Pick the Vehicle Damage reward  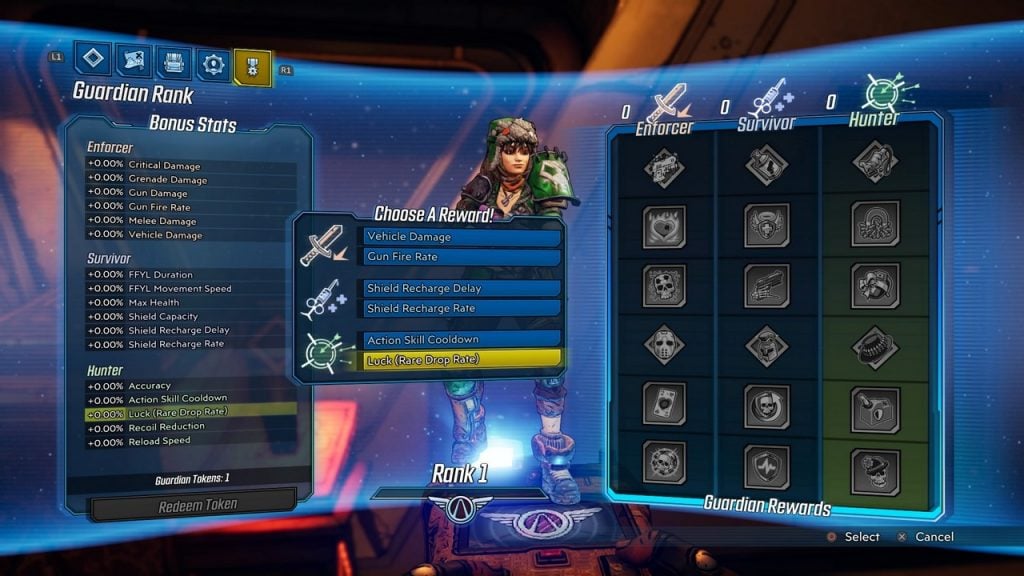[x=461, y=237]
